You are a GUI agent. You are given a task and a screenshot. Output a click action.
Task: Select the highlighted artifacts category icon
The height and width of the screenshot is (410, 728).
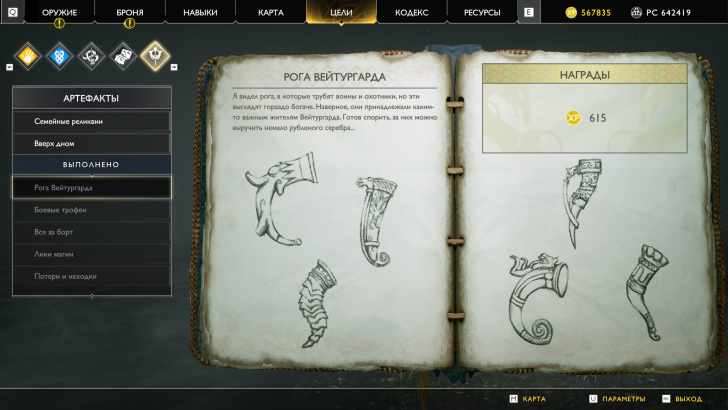click(x=154, y=55)
